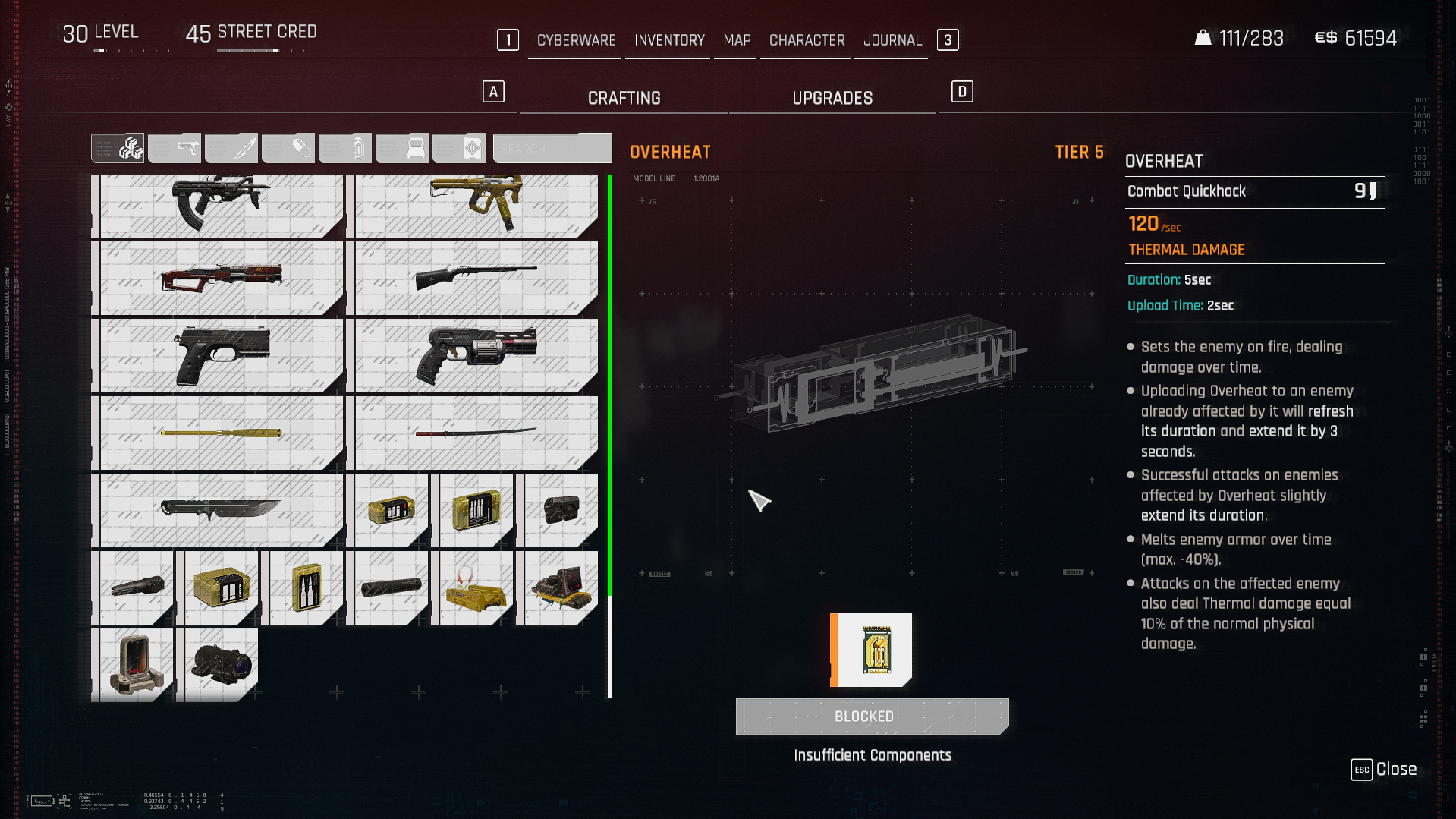Filter recipes by pill consumables icon

[x=289, y=148]
